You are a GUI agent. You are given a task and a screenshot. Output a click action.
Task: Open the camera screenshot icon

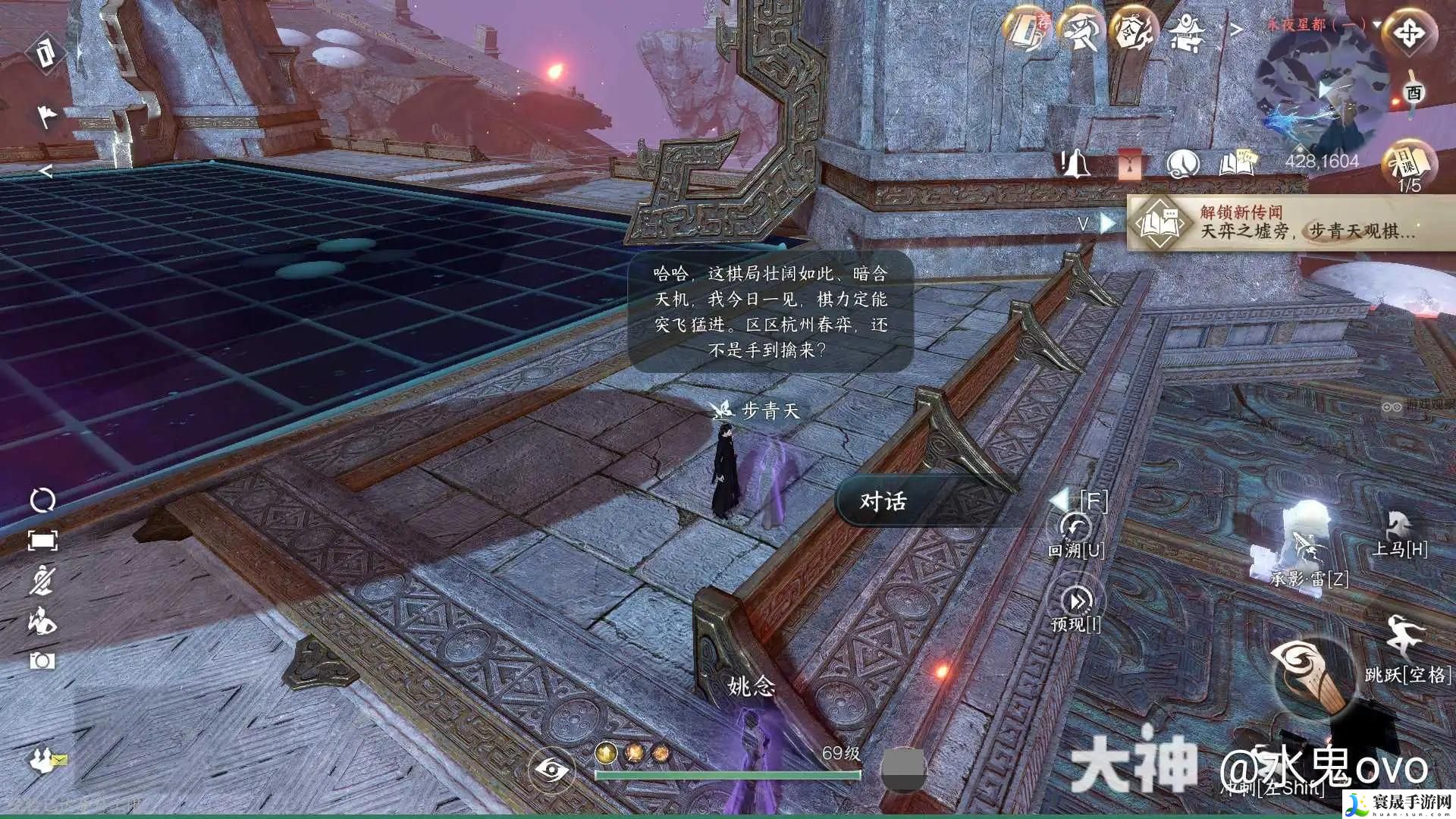[x=42, y=661]
